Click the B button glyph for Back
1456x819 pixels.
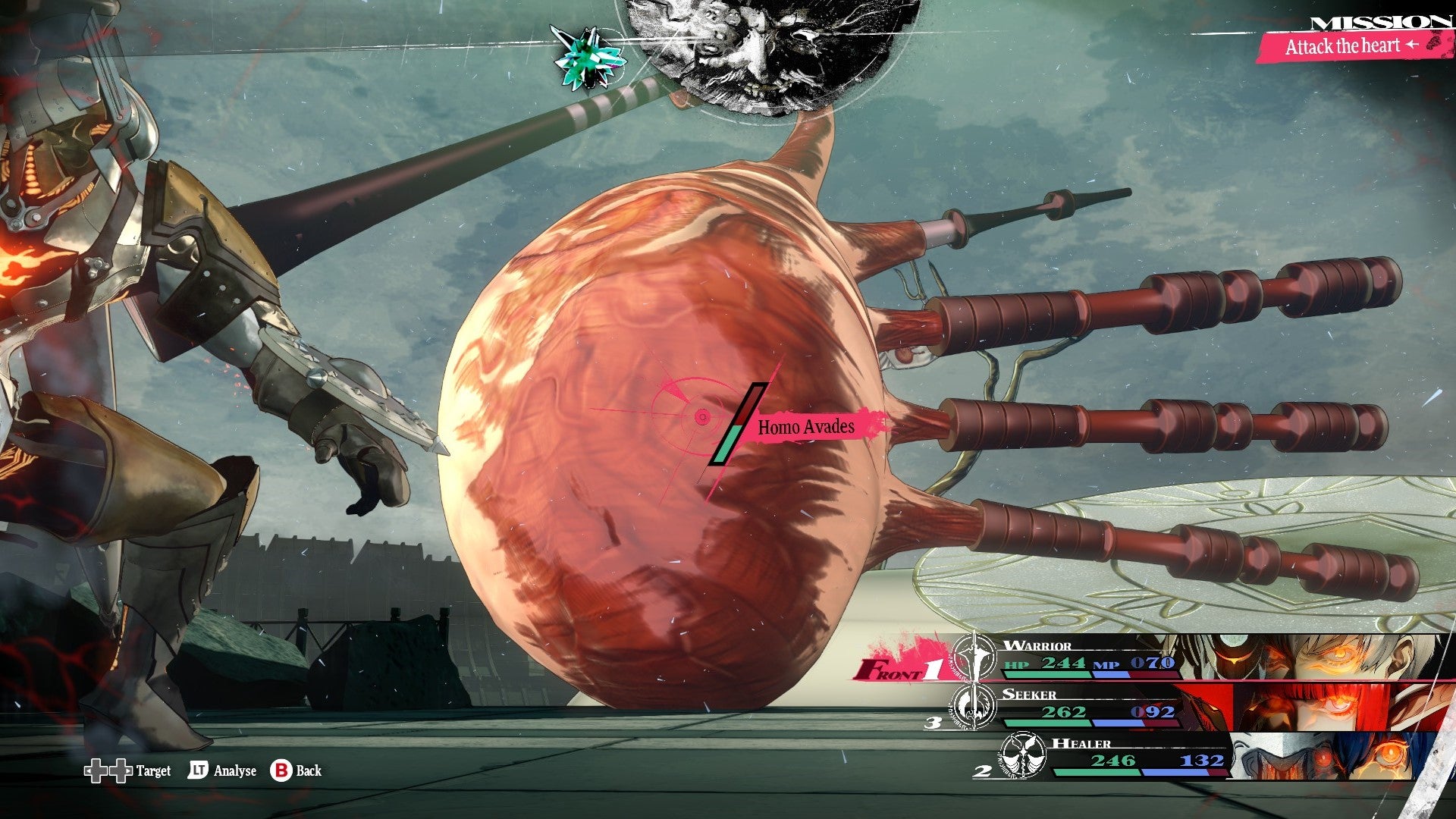(x=282, y=771)
